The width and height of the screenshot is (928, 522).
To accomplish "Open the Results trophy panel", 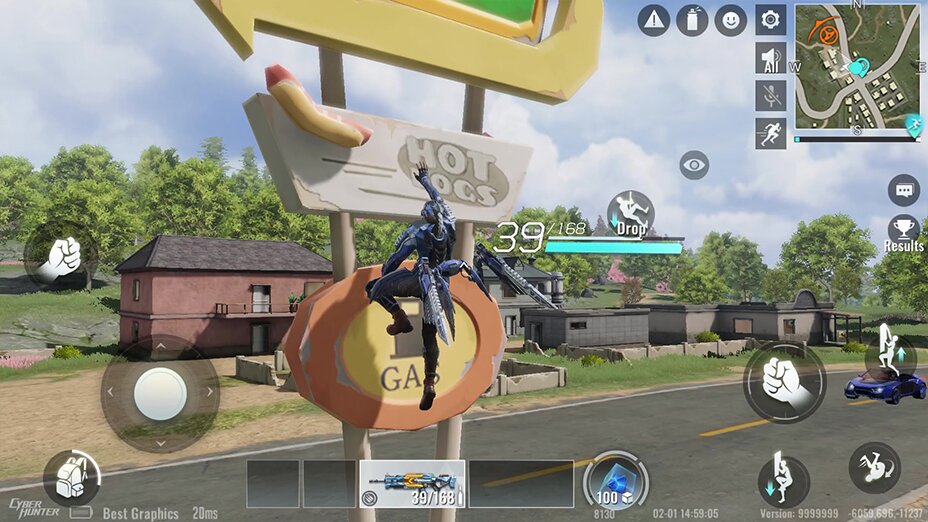I will [903, 232].
